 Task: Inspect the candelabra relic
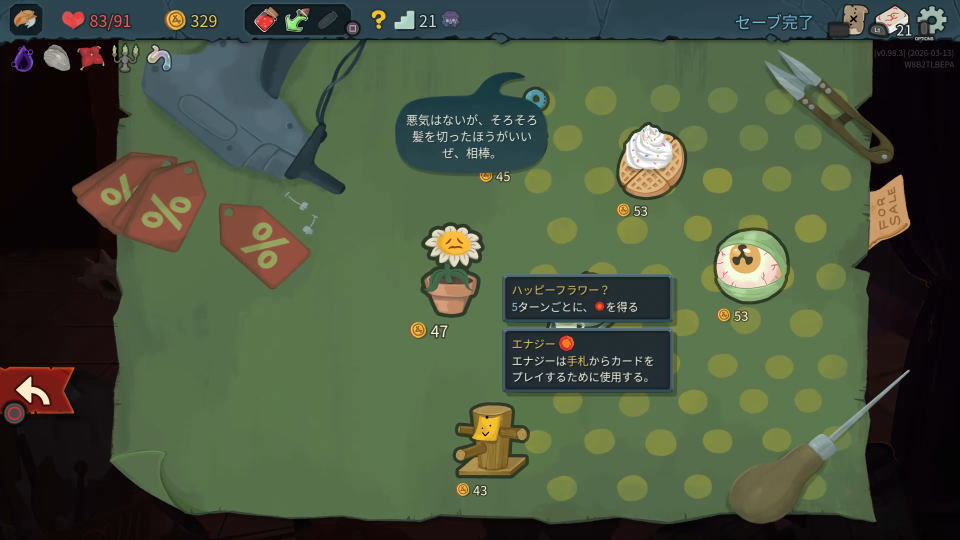click(125, 57)
